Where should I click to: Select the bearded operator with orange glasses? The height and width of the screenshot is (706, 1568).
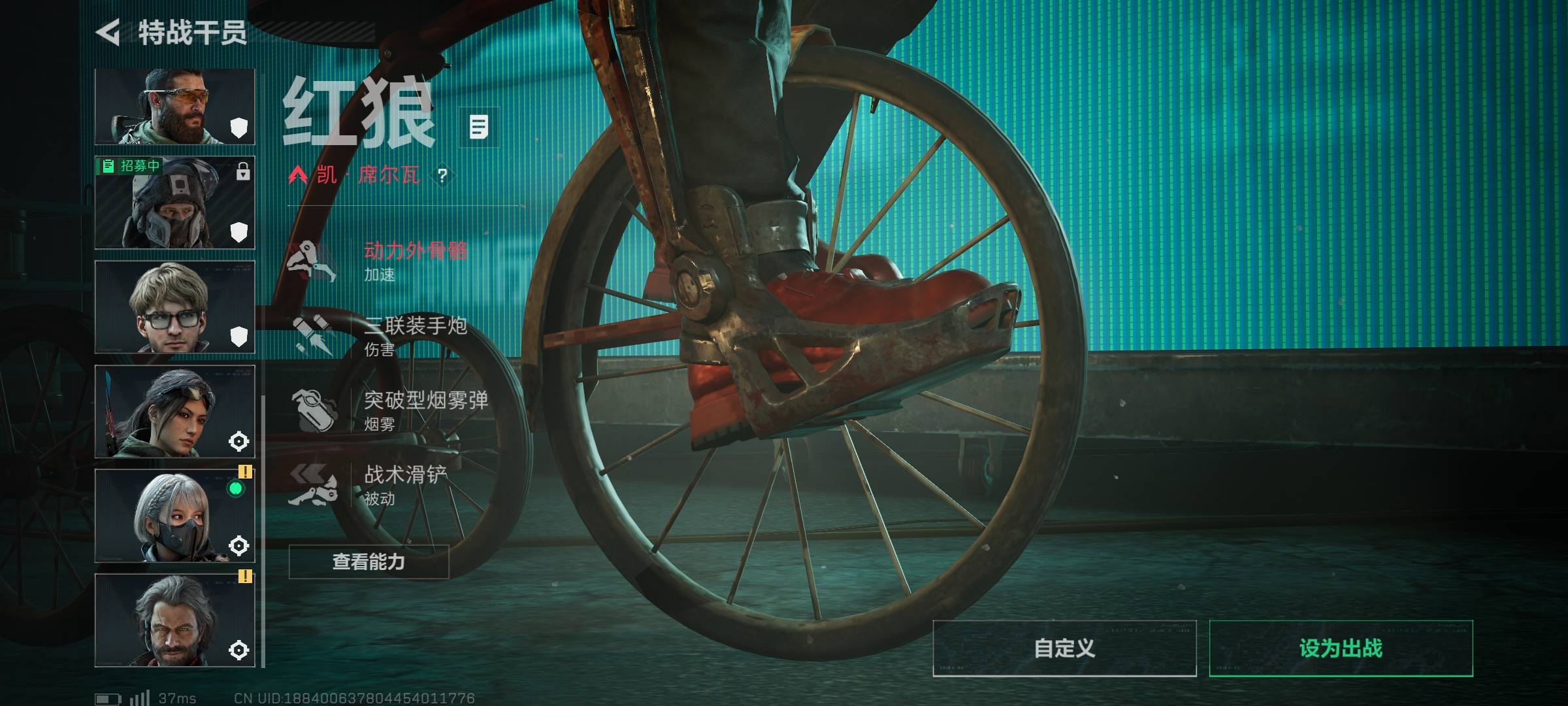tap(174, 107)
